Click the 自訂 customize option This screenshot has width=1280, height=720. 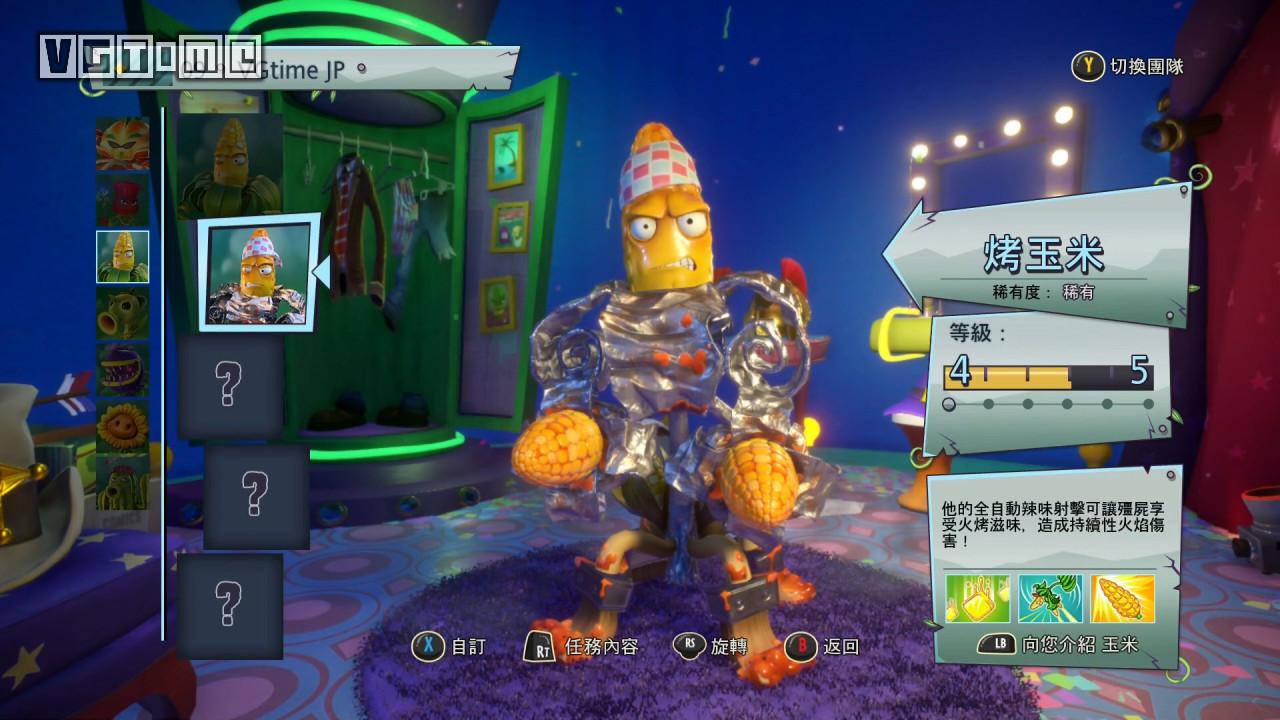(449, 647)
